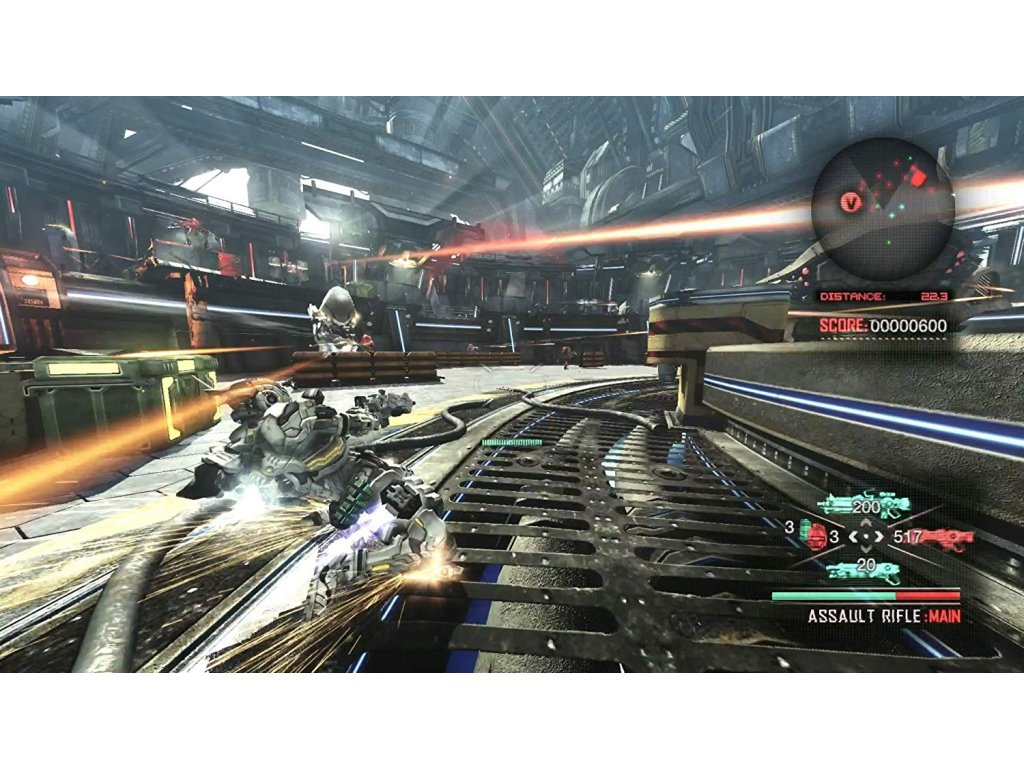Select the red grenade icon
This screenshot has width=1024, height=768.
(817, 537)
